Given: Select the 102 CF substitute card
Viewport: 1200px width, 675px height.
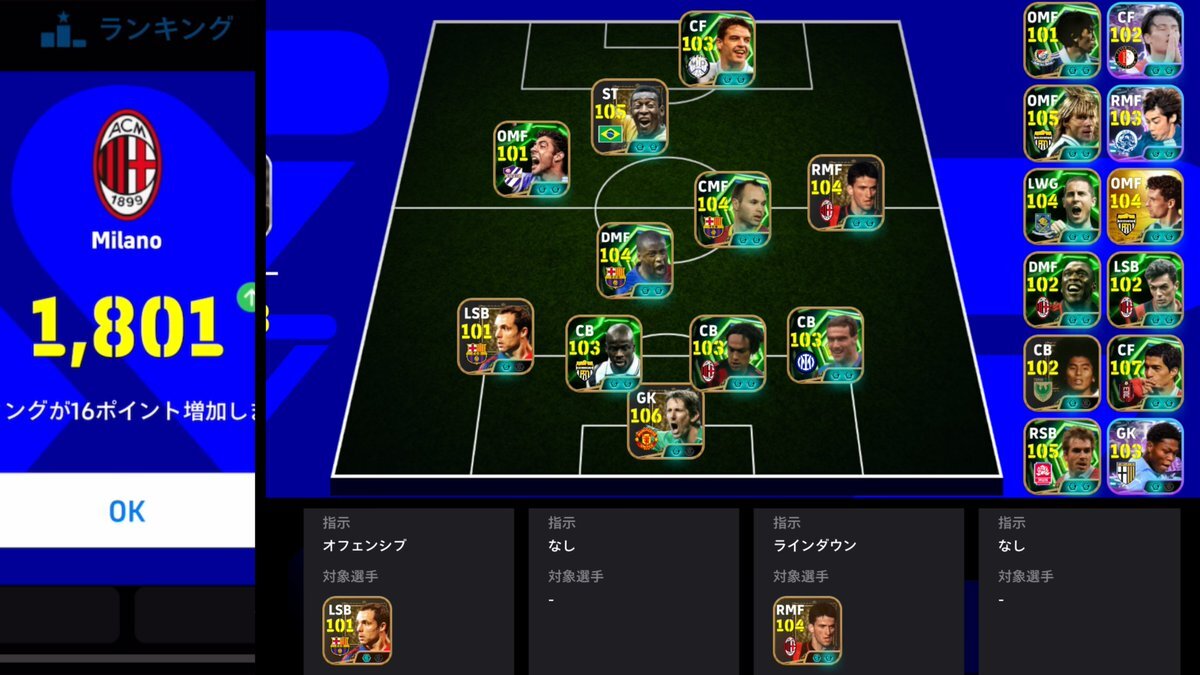Looking at the screenshot, I should tap(1145, 40).
